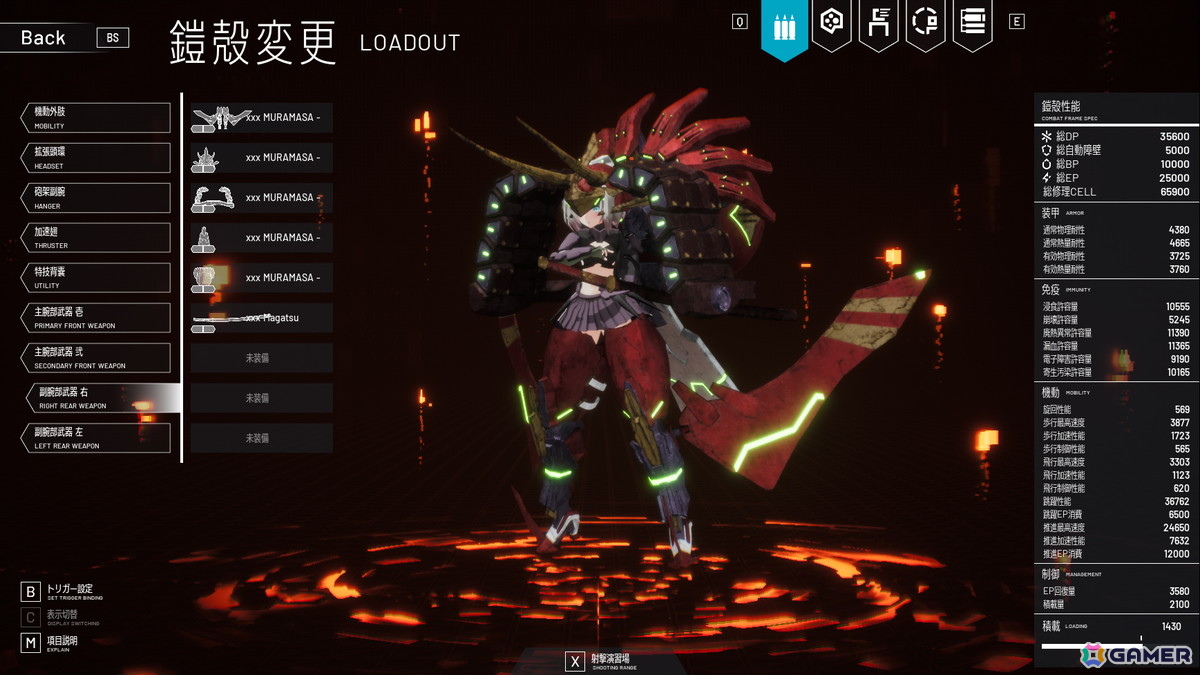Open the Headset slot category

click(x=96, y=158)
